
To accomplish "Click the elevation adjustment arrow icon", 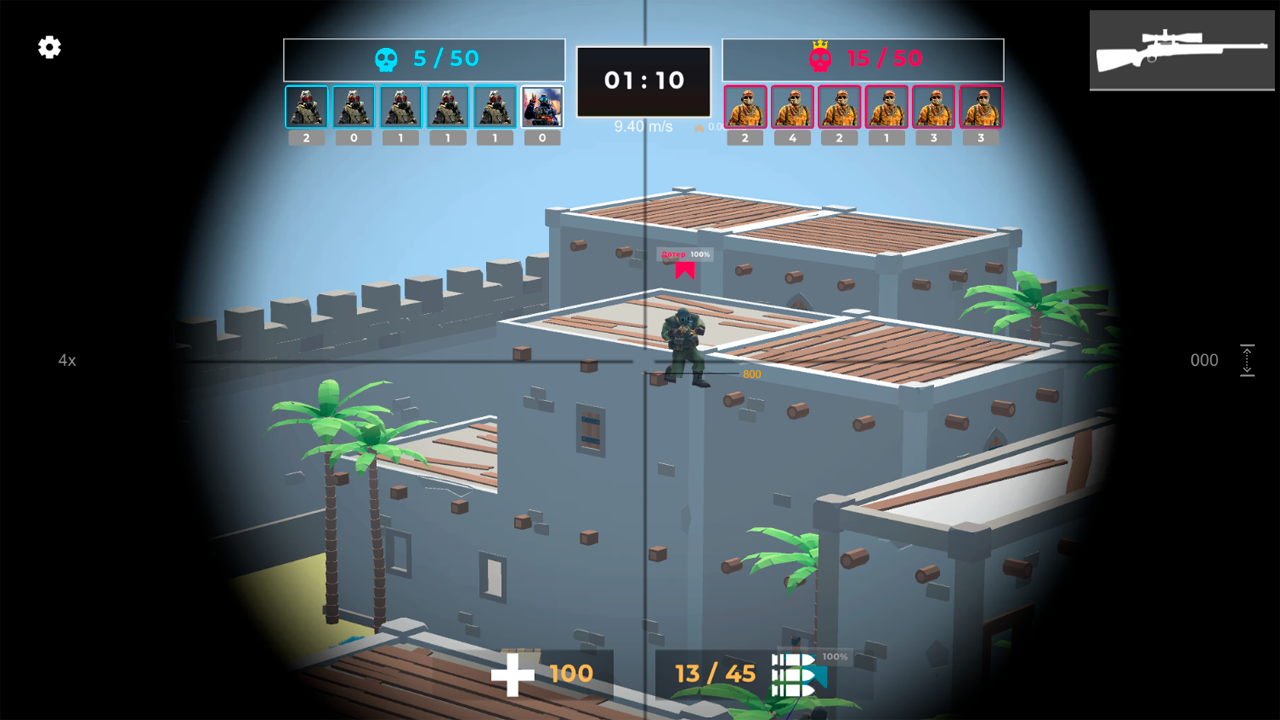I will [1247, 360].
